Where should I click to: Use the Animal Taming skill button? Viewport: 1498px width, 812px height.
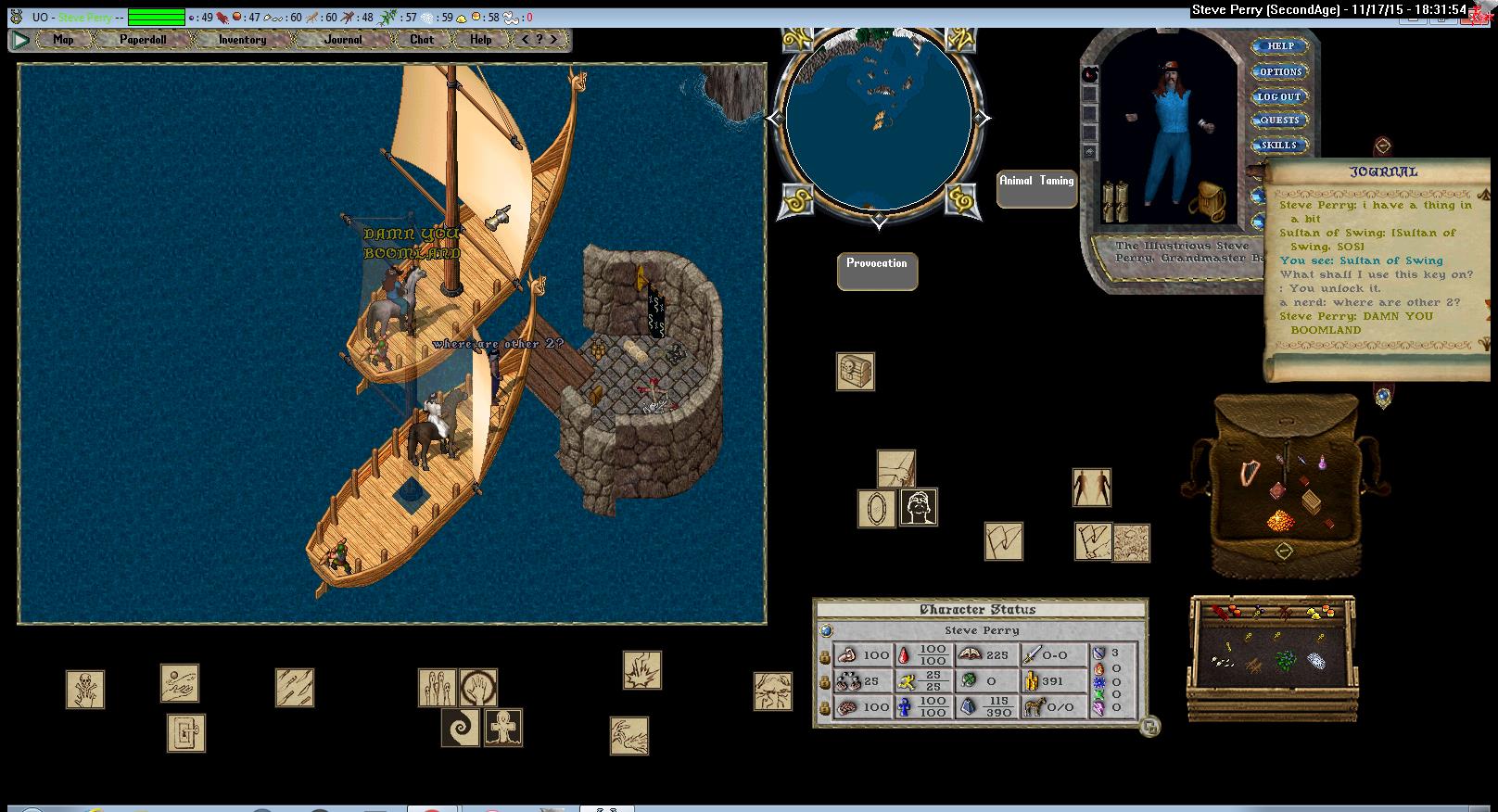1036,188
